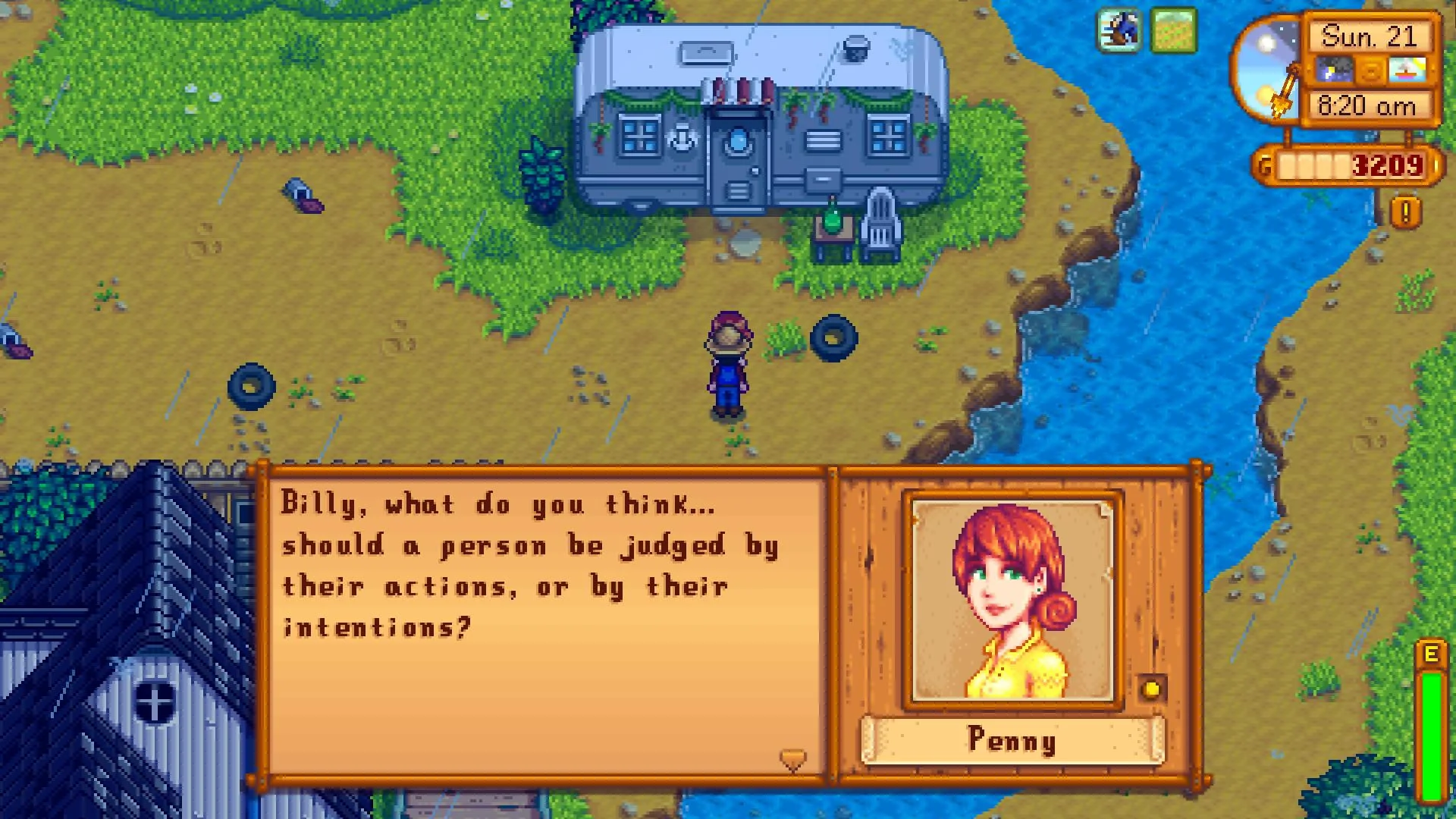Toggle the yellow dot beside Penny's portrait
The width and height of the screenshot is (1456, 819).
pyautogui.click(x=1153, y=688)
